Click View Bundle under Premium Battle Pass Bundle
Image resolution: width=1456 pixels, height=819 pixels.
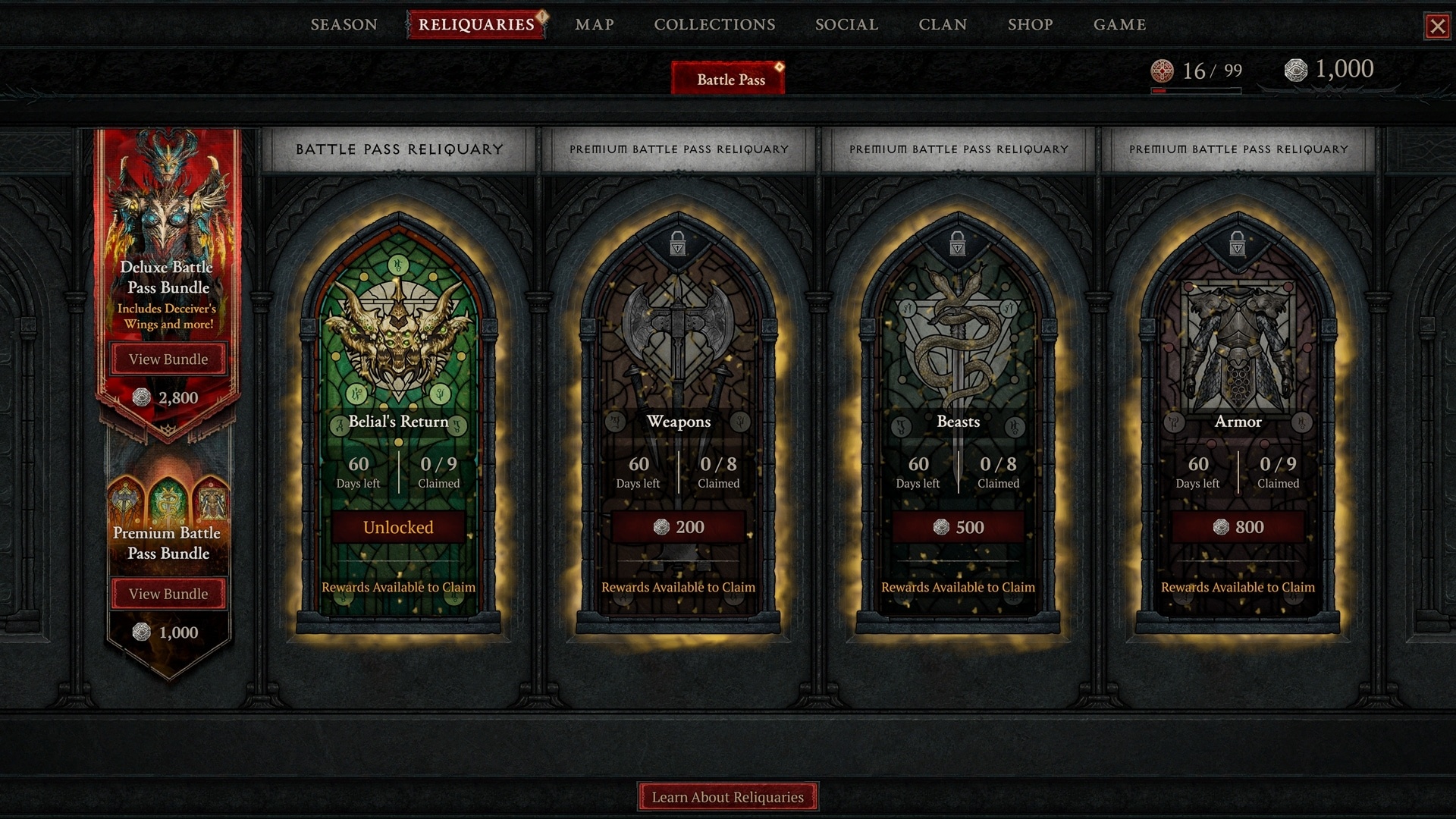(x=168, y=594)
